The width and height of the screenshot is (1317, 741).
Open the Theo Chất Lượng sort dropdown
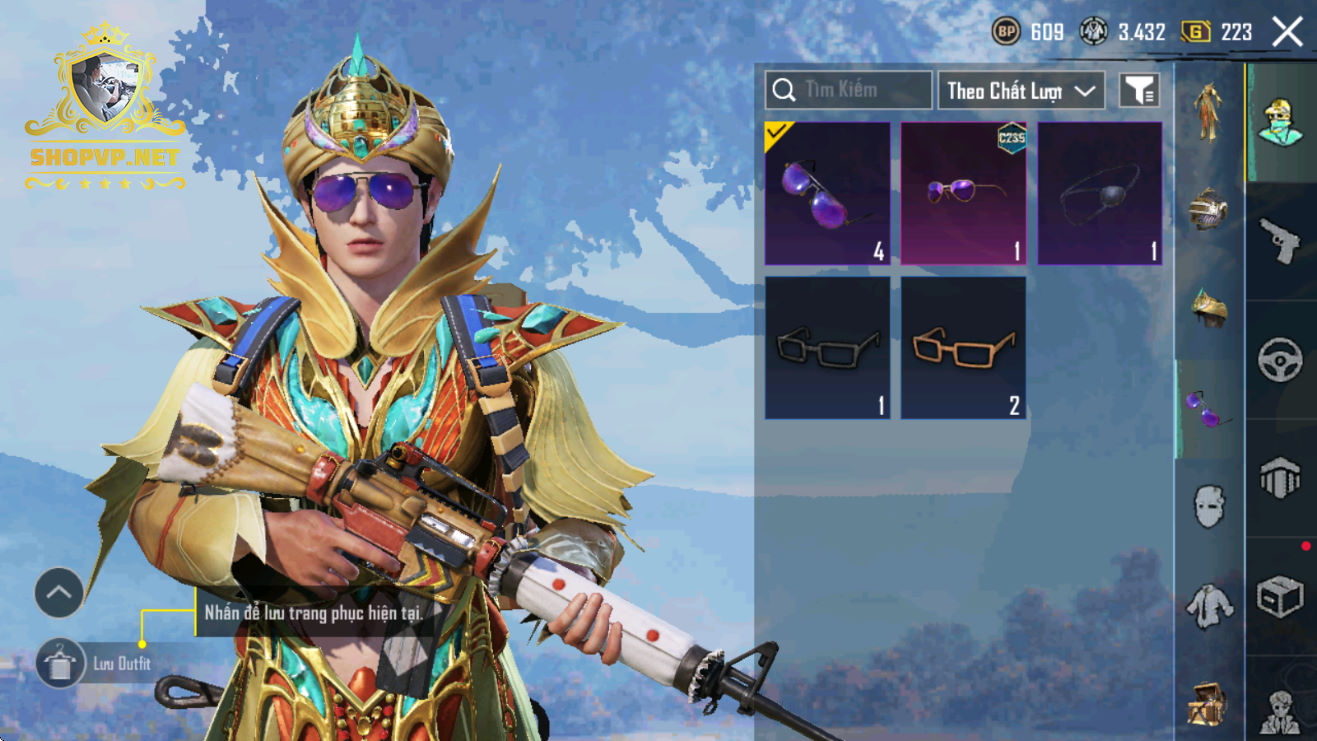click(1020, 91)
